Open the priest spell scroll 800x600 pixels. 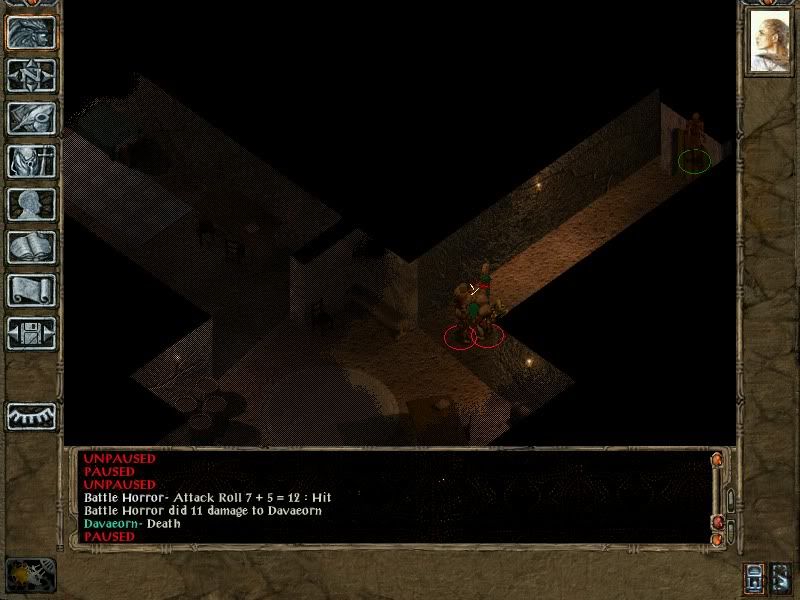(x=30, y=290)
